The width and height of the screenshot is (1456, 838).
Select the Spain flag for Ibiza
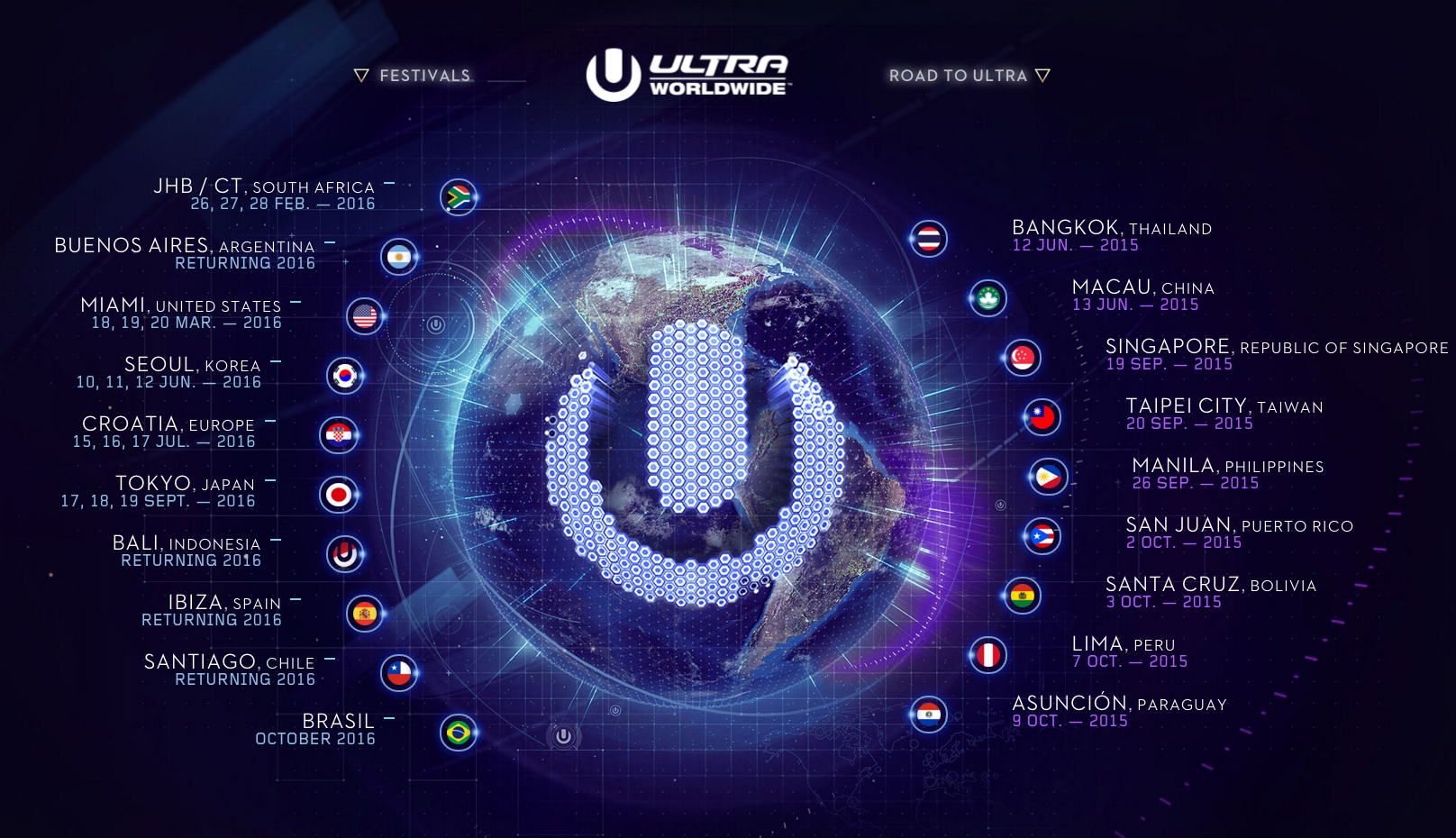365,612
